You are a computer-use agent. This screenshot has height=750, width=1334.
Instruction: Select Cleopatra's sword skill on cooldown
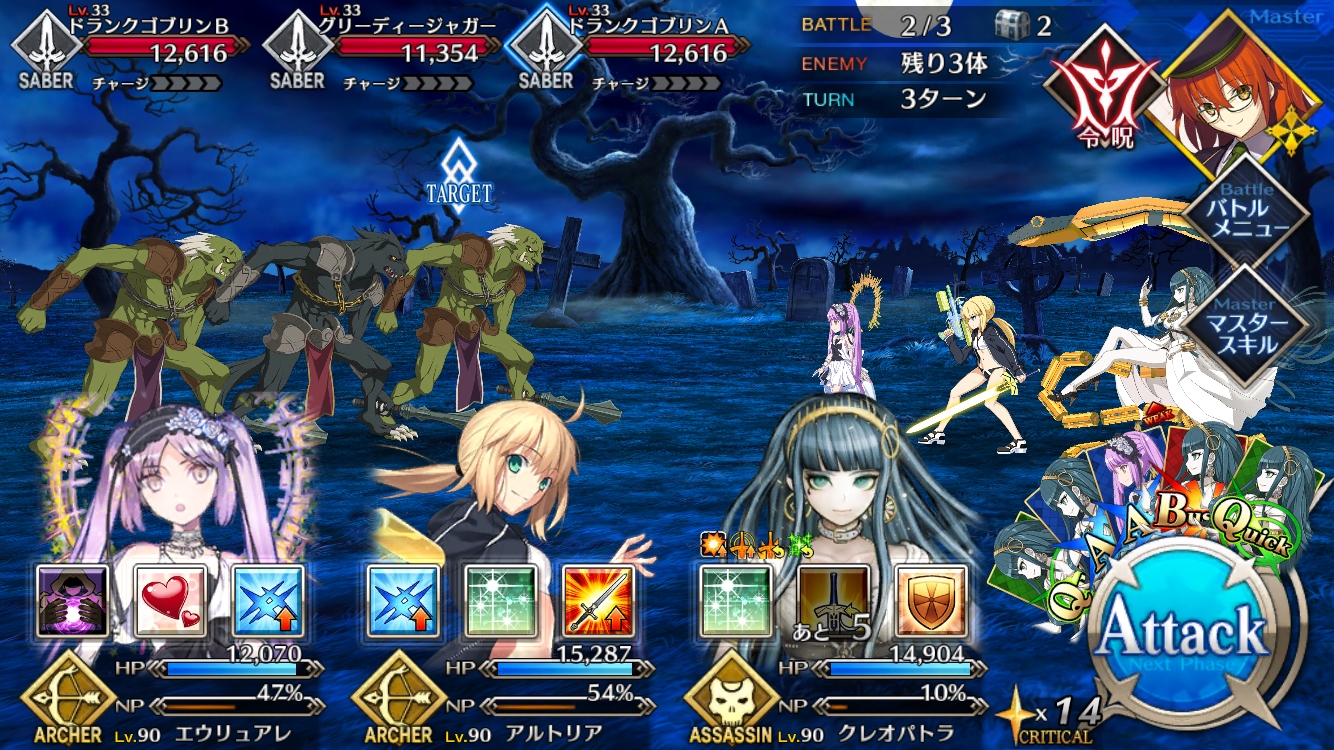[833, 601]
